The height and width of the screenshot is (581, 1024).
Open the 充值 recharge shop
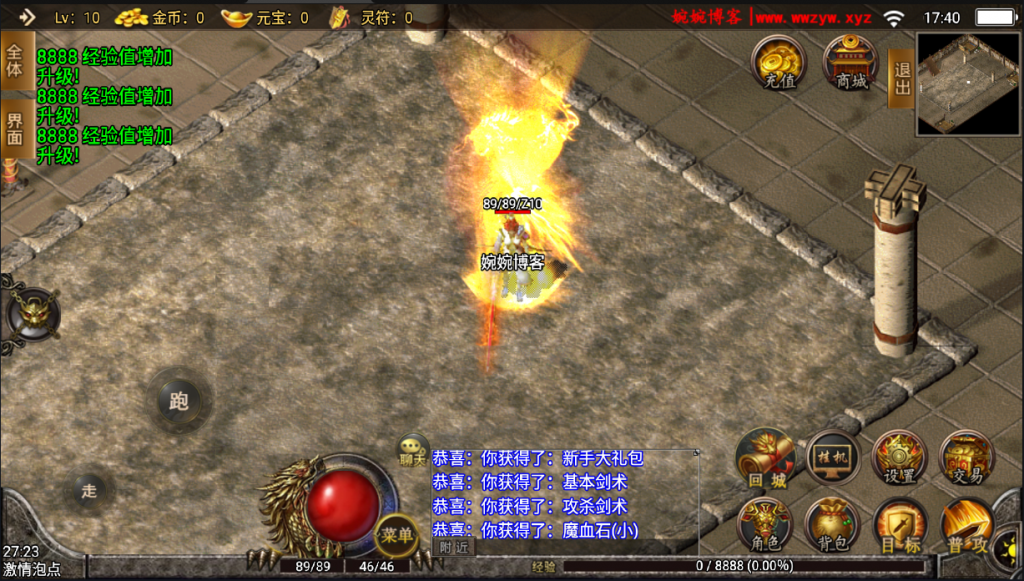click(779, 63)
